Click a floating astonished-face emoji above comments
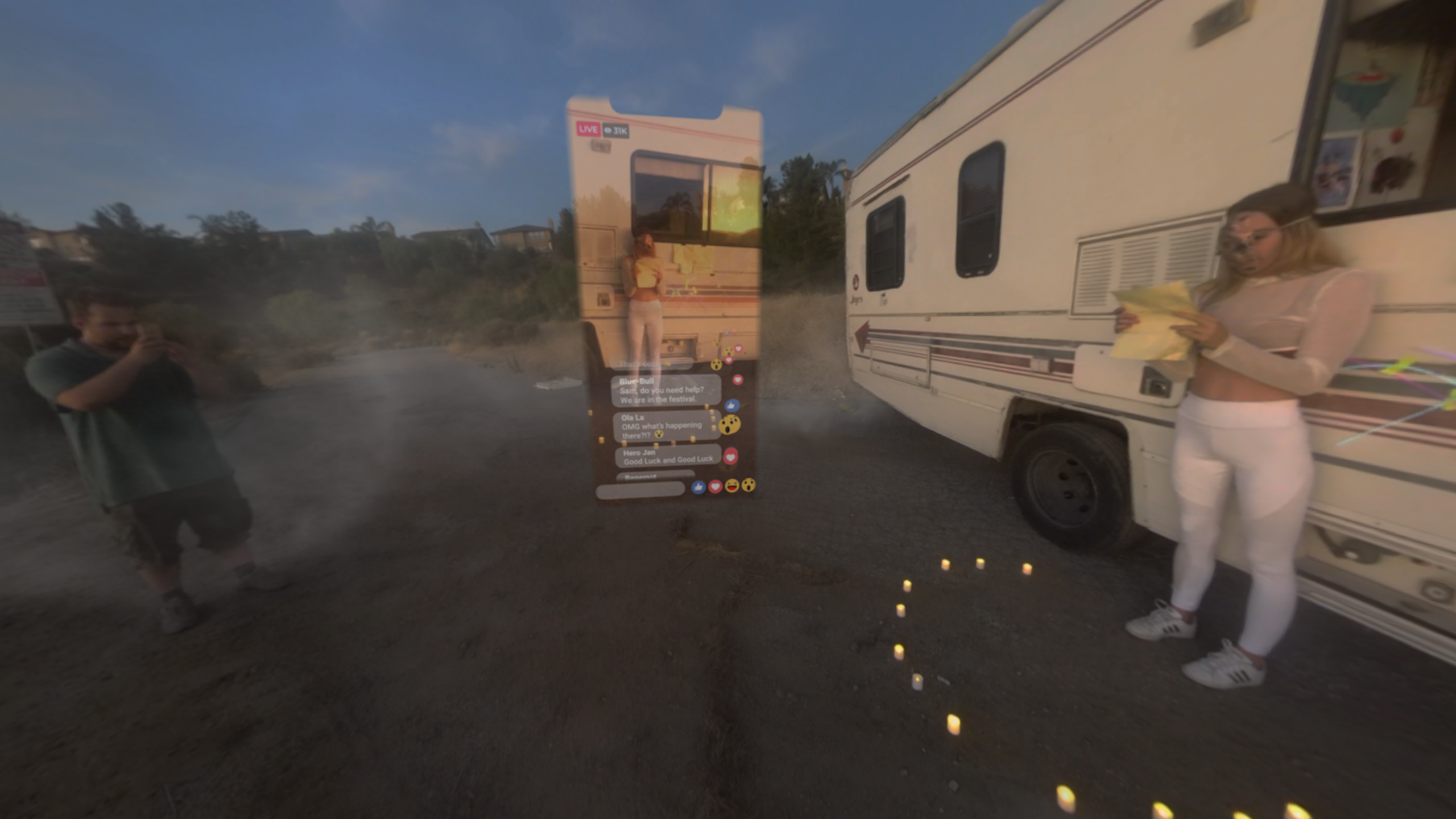The width and height of the screenshot is (1456, 819). pyautogui.click(x=716, y=364)
